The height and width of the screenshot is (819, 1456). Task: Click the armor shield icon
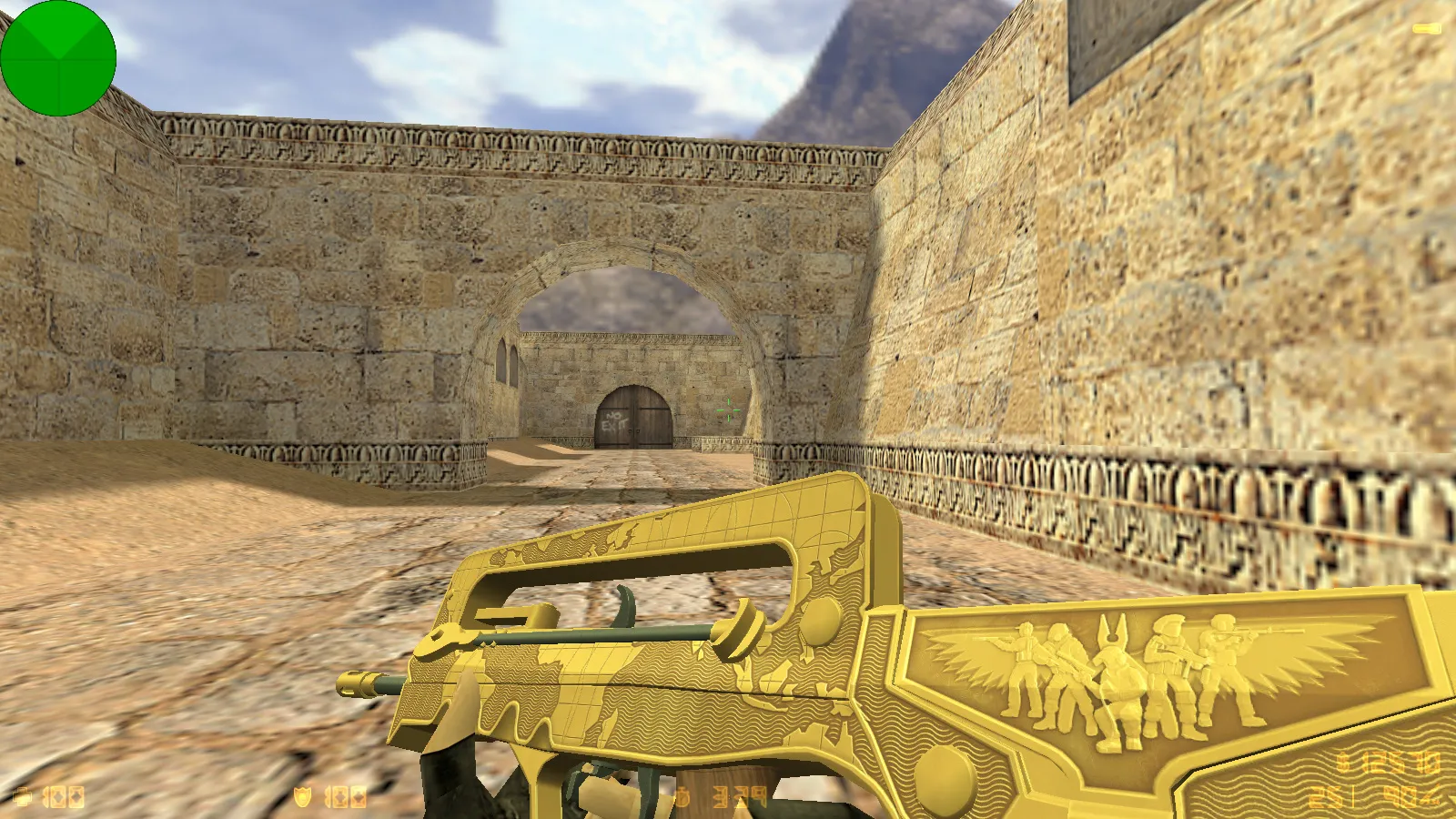tap(304, 794)
